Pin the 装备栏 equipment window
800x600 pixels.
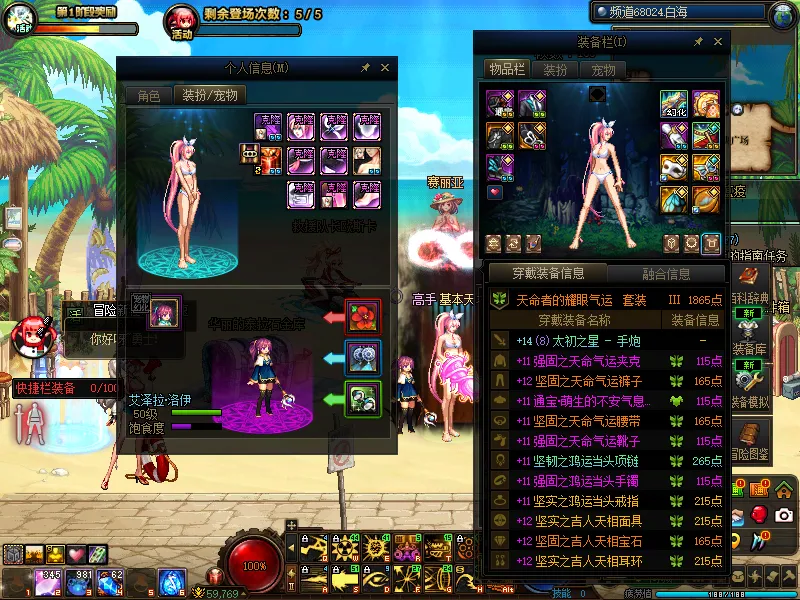coord(700,42)
